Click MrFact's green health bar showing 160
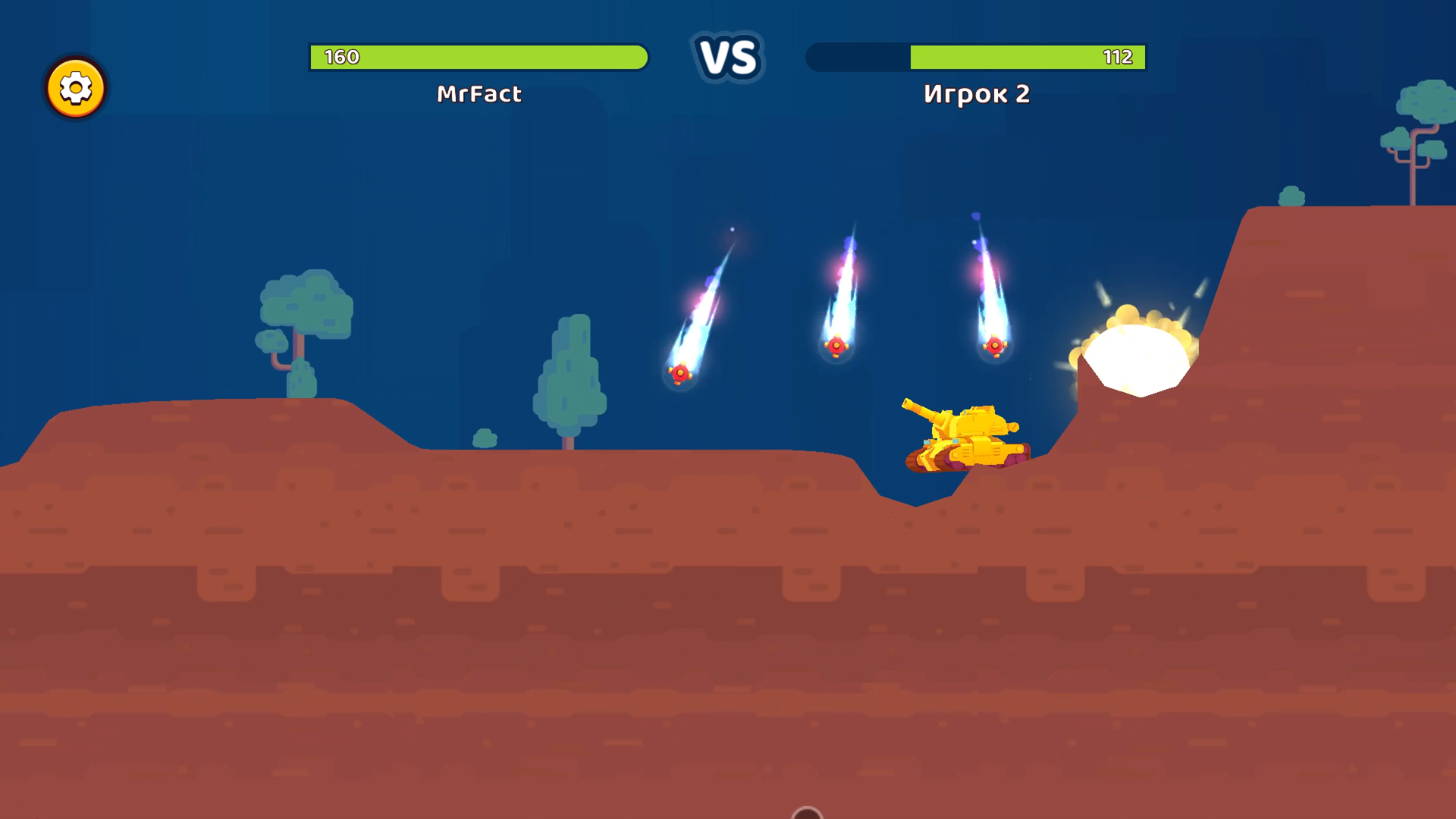The width and height of the screenshot is (1456, 819). (x=478, y=55)
